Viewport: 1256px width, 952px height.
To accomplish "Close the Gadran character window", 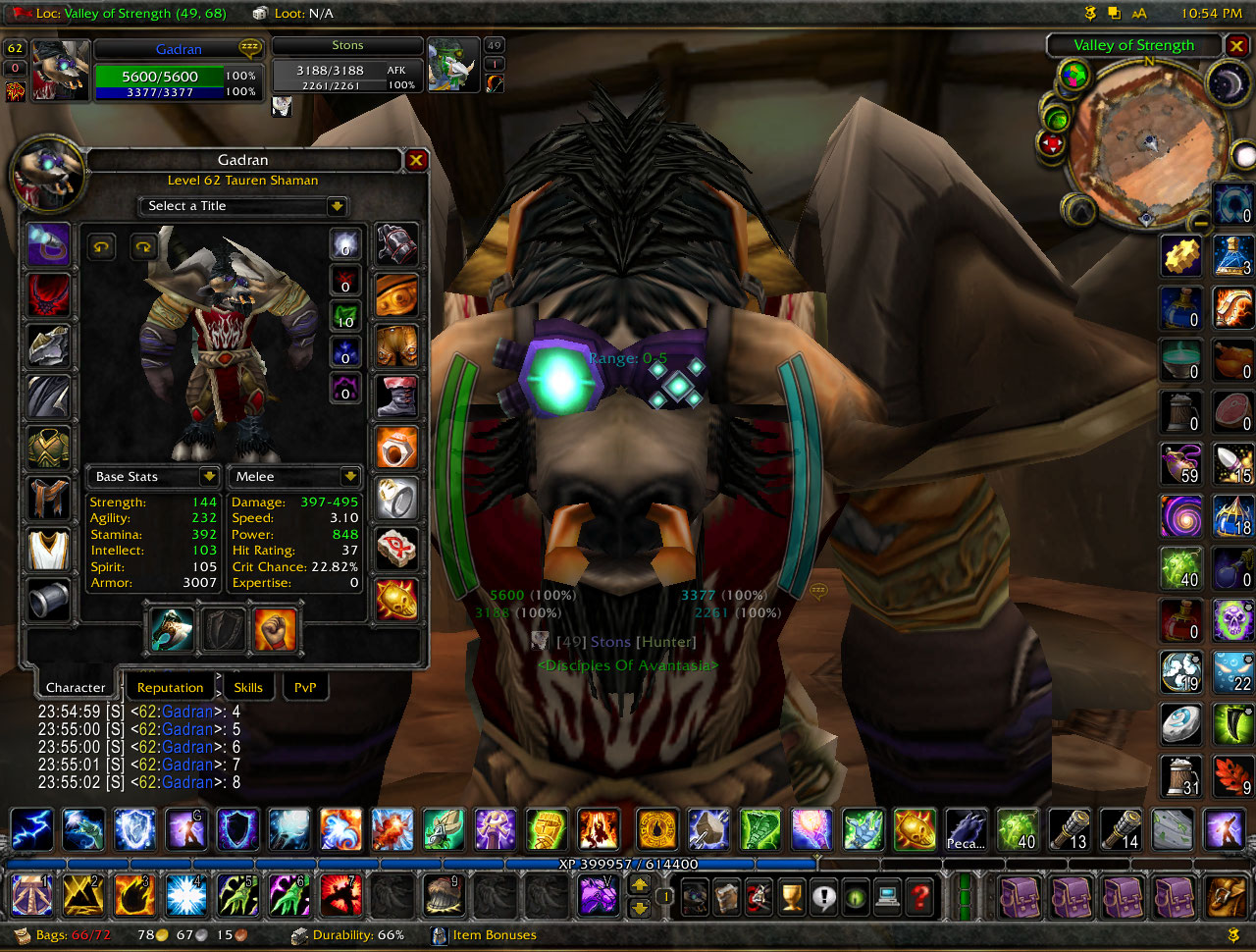I will [416, 160].
